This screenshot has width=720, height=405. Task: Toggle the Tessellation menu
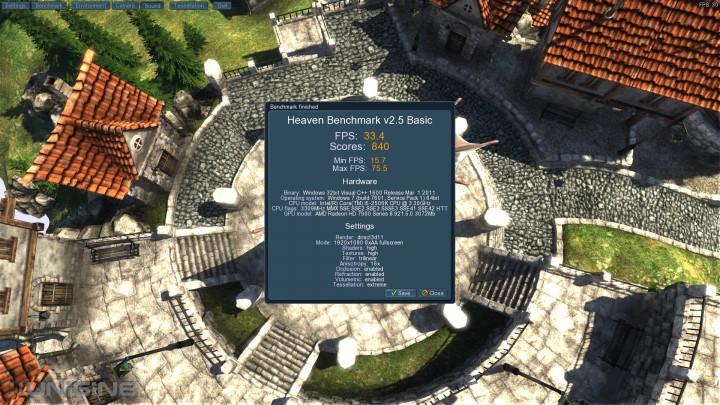click(190, 5)
